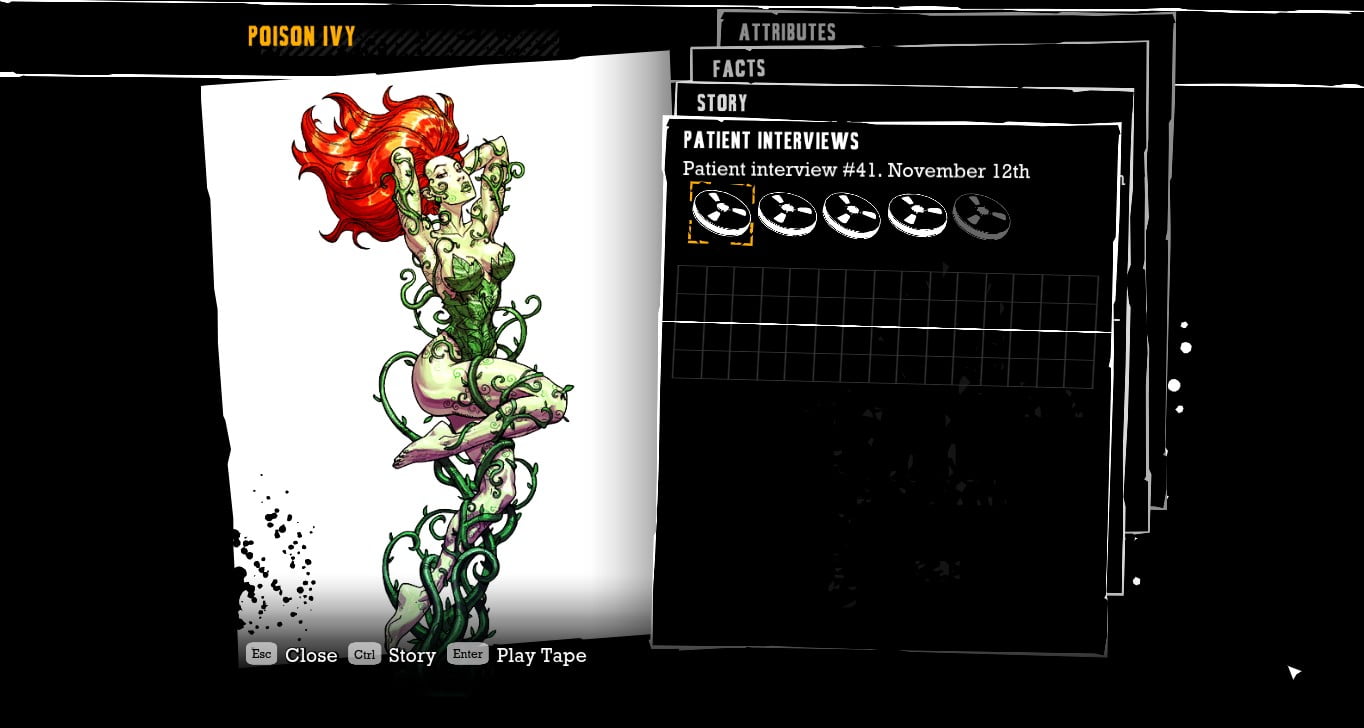Viewport: 1364px width, 728px height.
Task: Switch to the Attributes tab
Action: pyautogui.click(x=786, y=32)
